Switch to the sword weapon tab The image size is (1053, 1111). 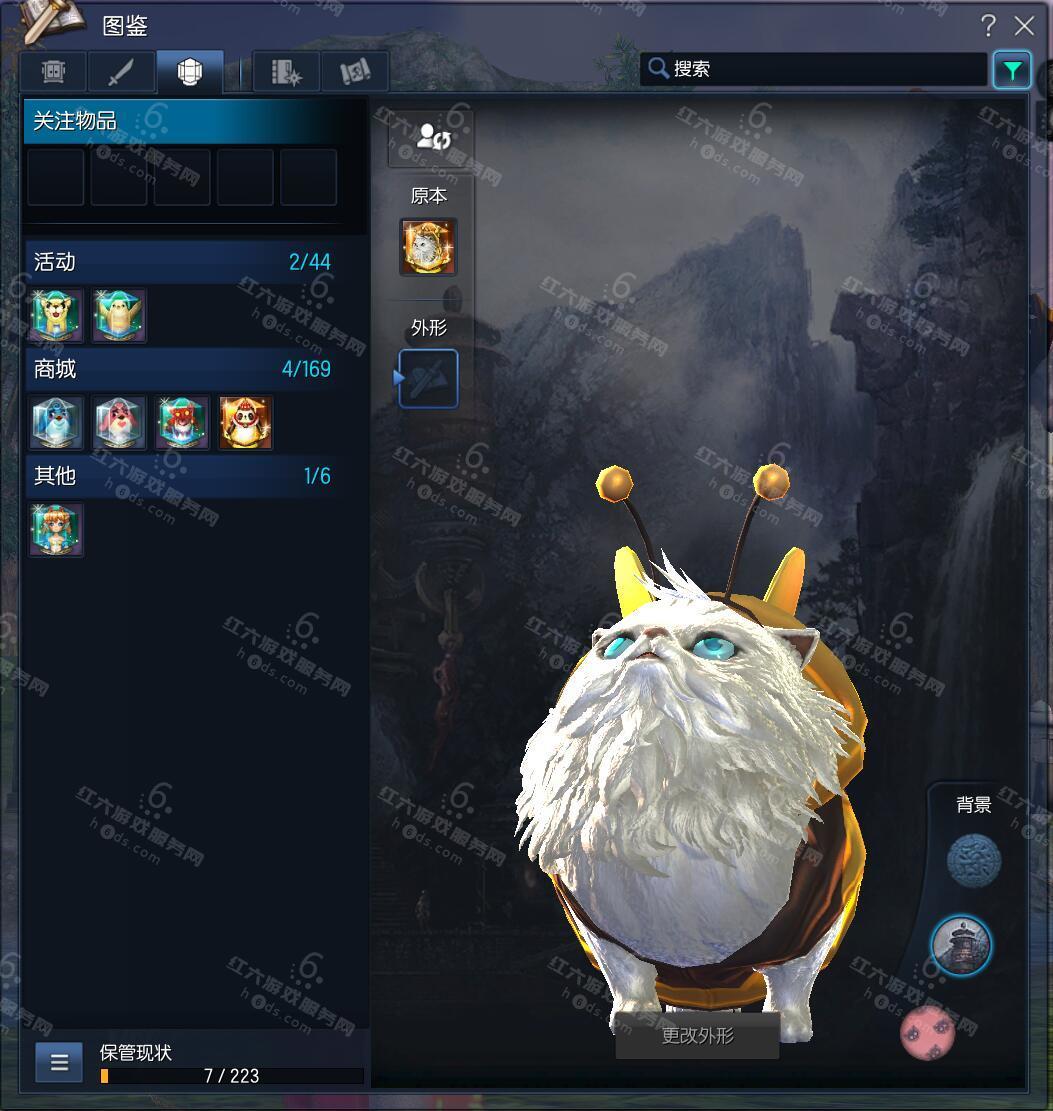[x=121, y=72]
